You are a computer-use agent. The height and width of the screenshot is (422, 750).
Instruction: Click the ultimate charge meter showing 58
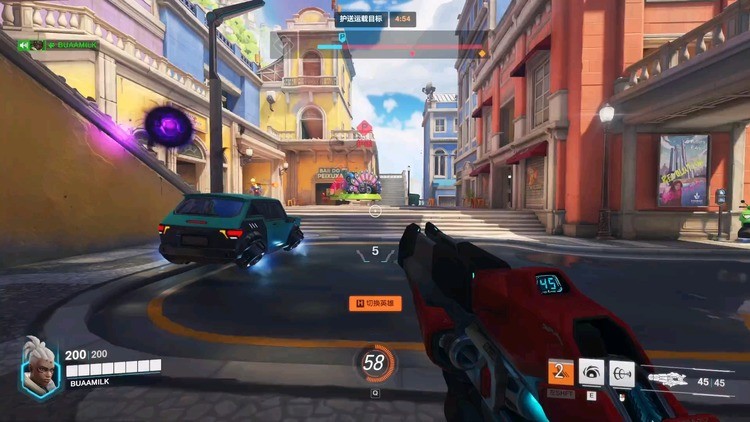(375, 363)
